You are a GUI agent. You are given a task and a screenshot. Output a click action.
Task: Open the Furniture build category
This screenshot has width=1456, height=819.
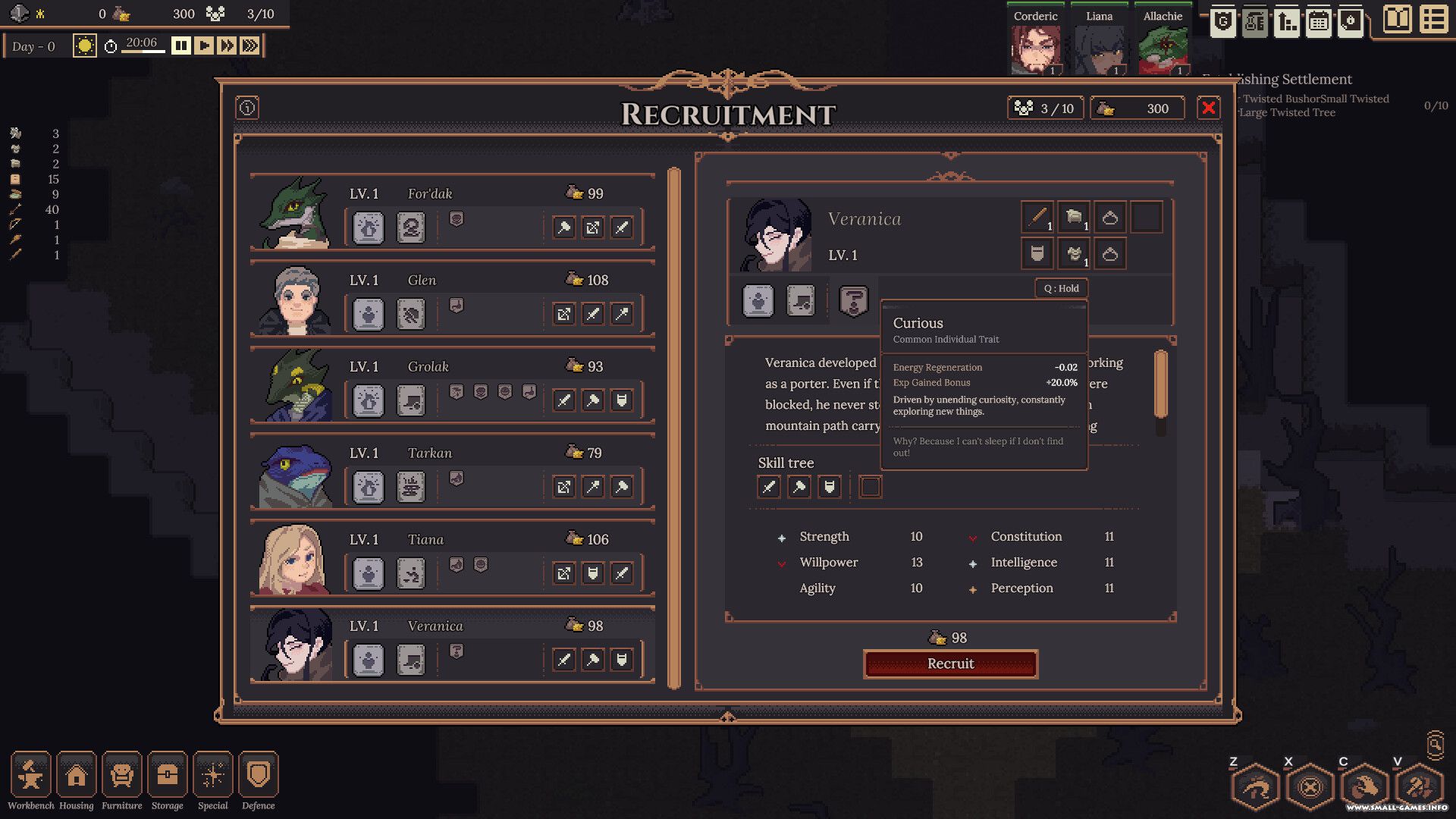[122, 775]
